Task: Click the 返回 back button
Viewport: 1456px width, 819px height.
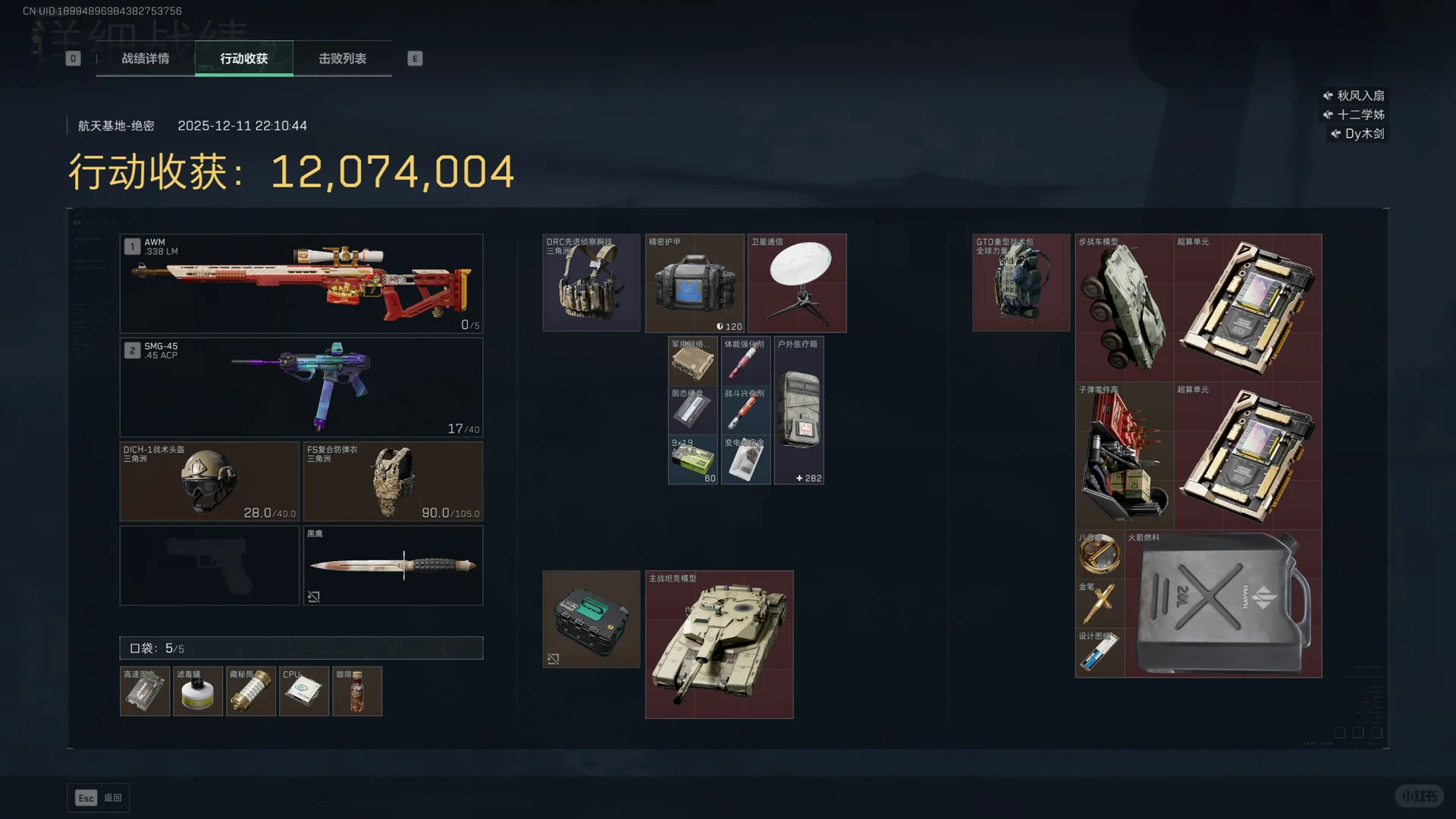Action: (99, 798)
